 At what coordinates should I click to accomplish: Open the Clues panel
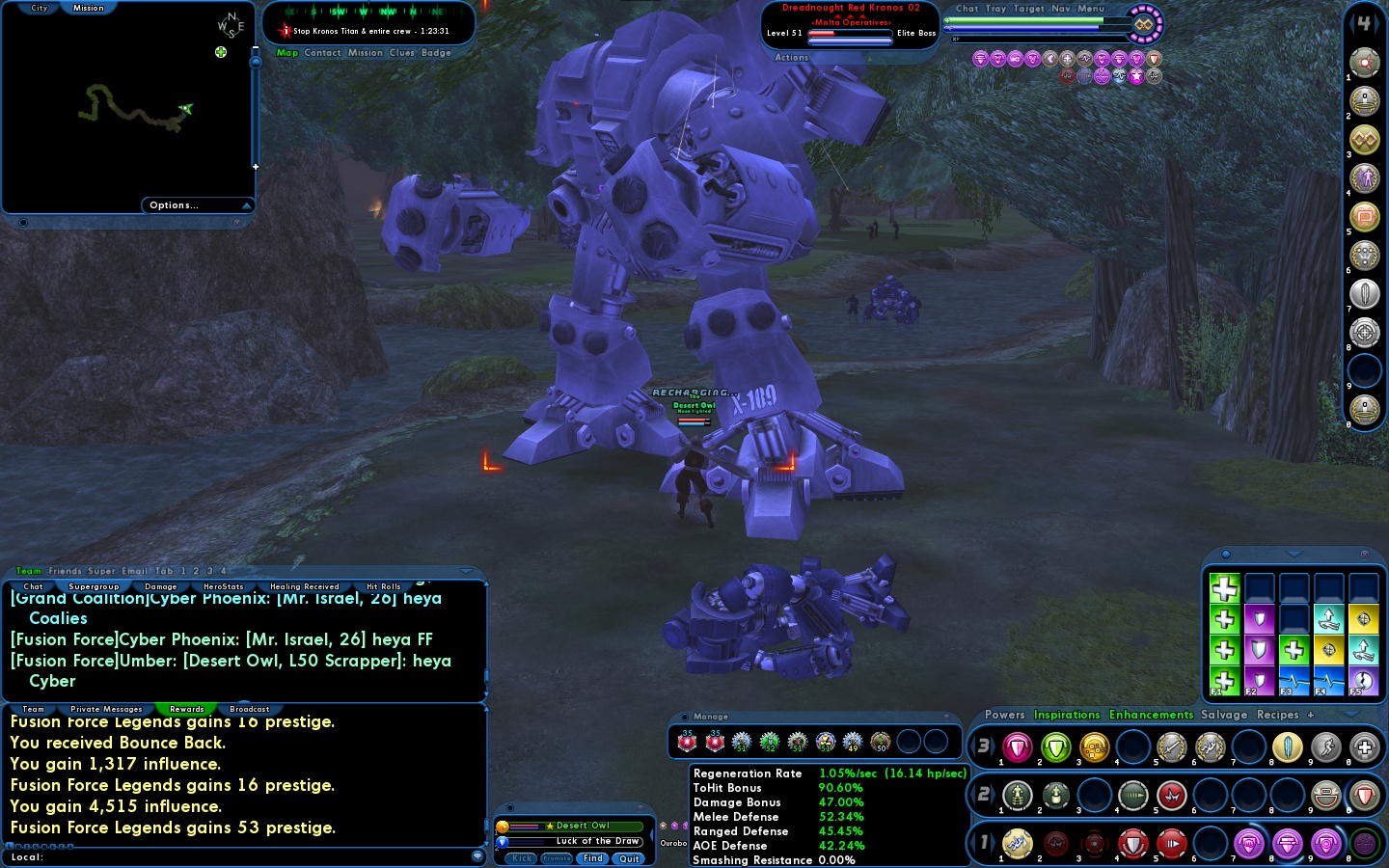(x=402, y=53)
